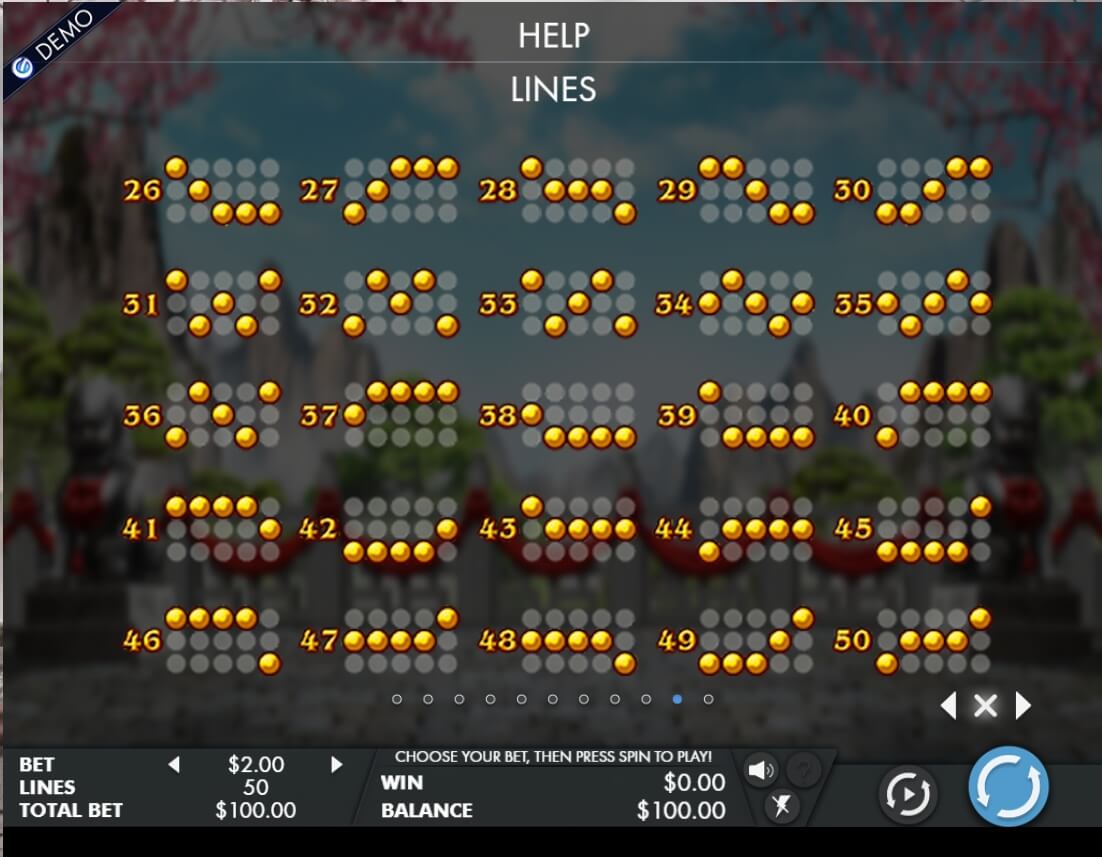Toggle the sound speaker icon
The width and height of the screenshot is (1102, 857).
[x=761, y=769]
